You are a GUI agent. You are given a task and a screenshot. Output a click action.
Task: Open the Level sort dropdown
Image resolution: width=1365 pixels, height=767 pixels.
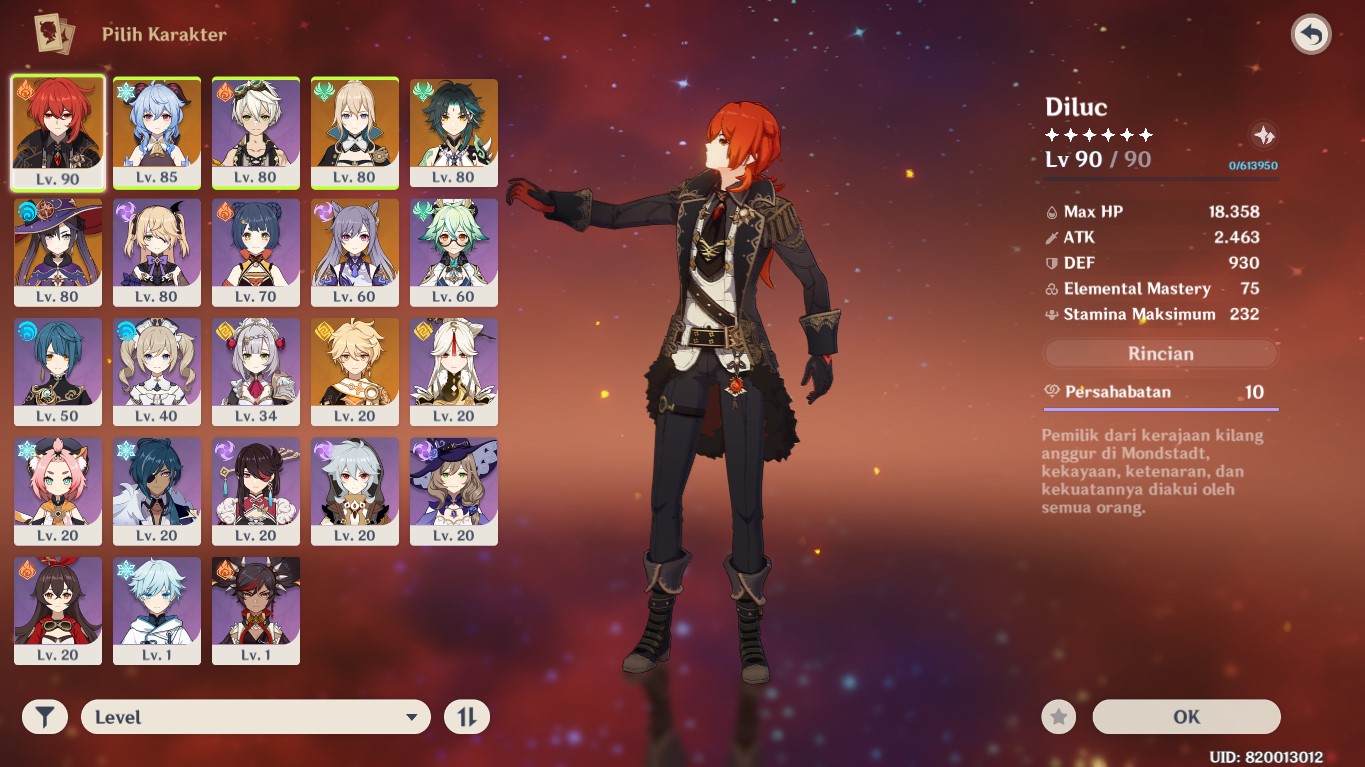coord(256,717)
